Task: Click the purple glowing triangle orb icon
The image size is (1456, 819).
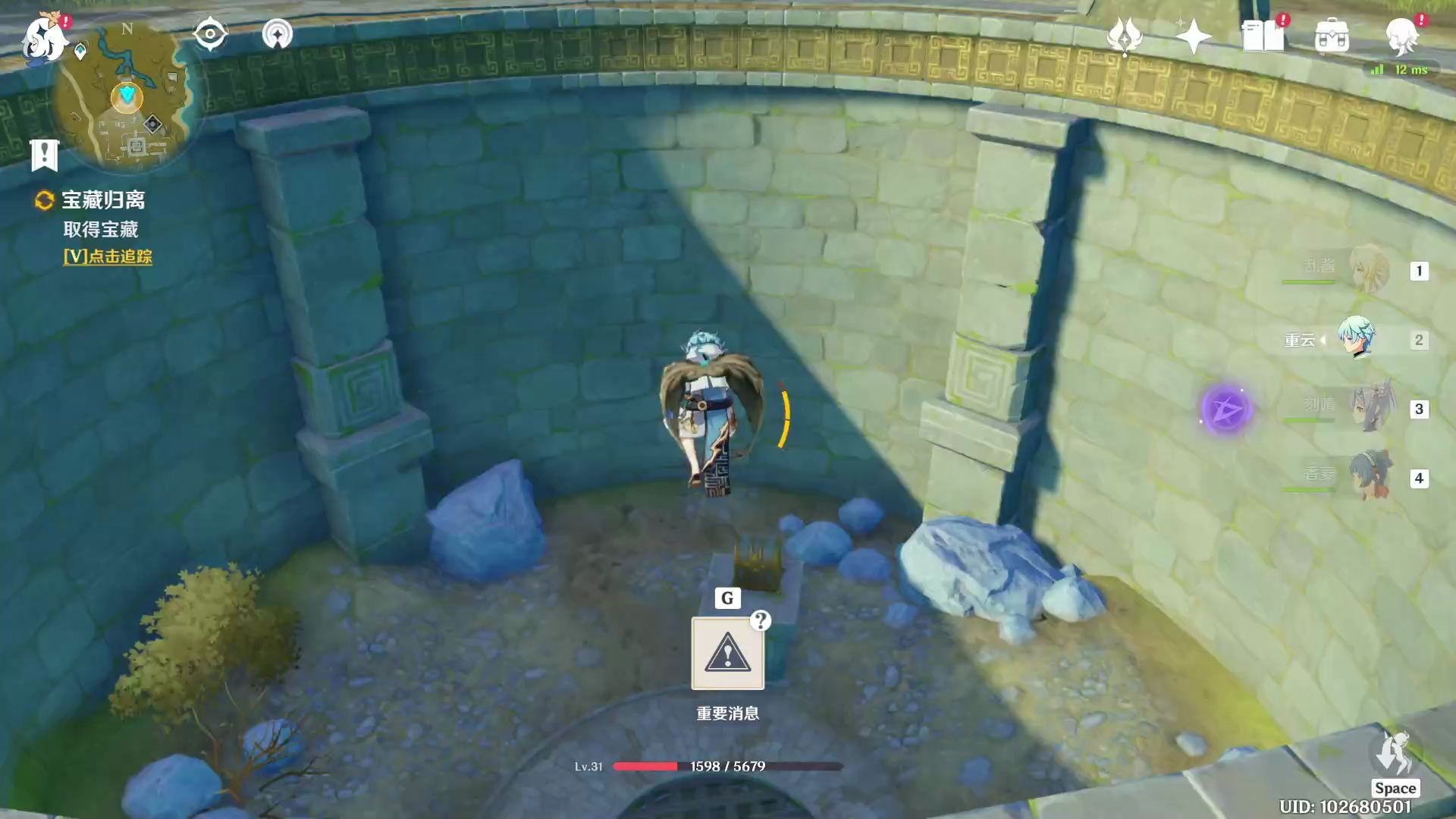Action: (1225, 409)
